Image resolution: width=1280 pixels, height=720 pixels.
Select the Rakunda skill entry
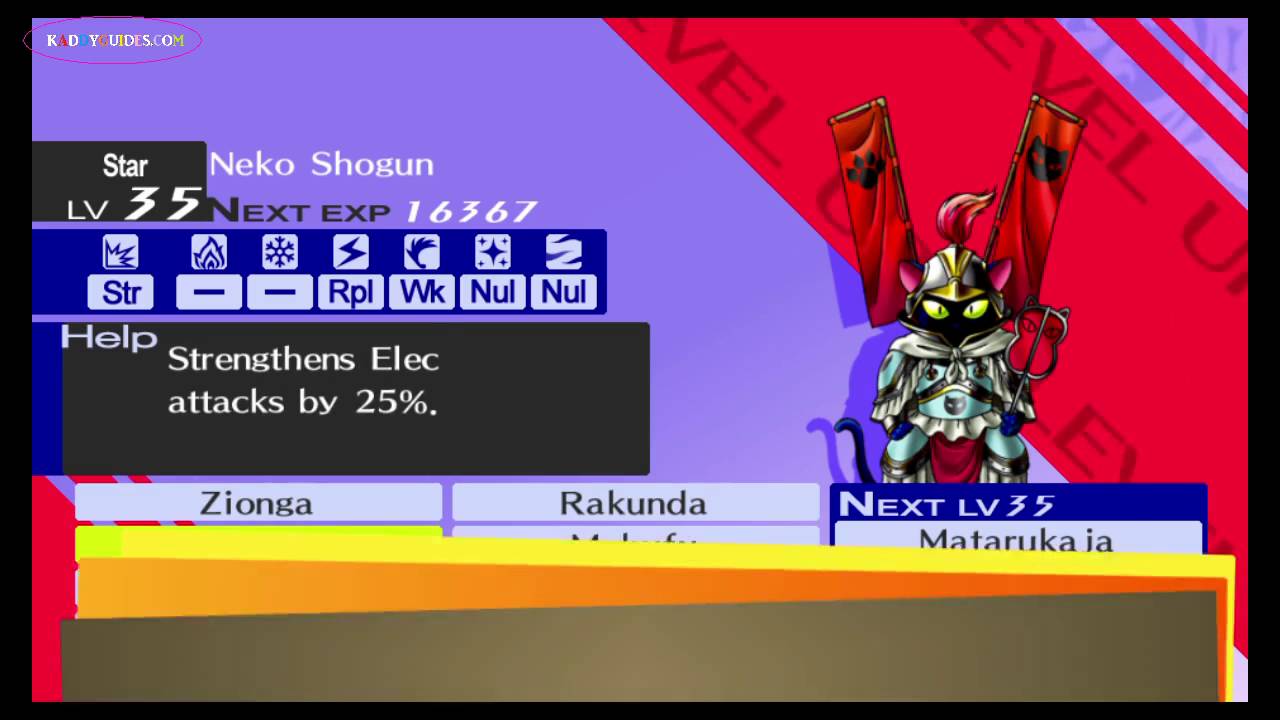pos(632,503)
